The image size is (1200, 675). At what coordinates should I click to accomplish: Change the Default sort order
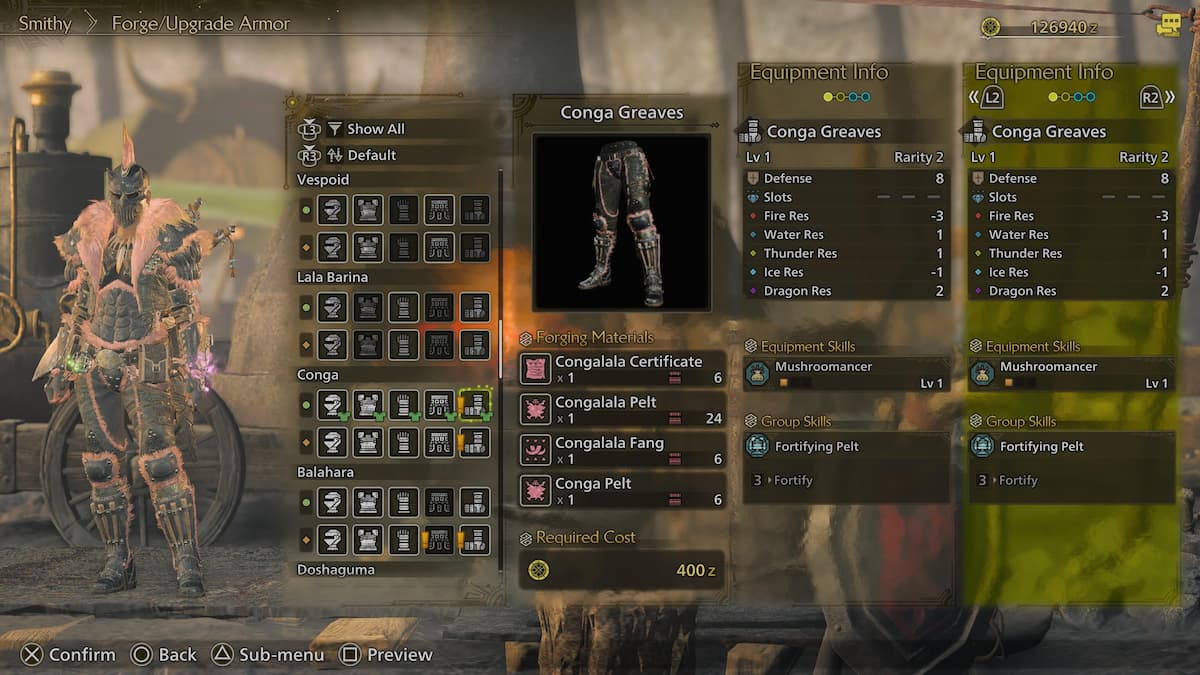coord(371,155)
